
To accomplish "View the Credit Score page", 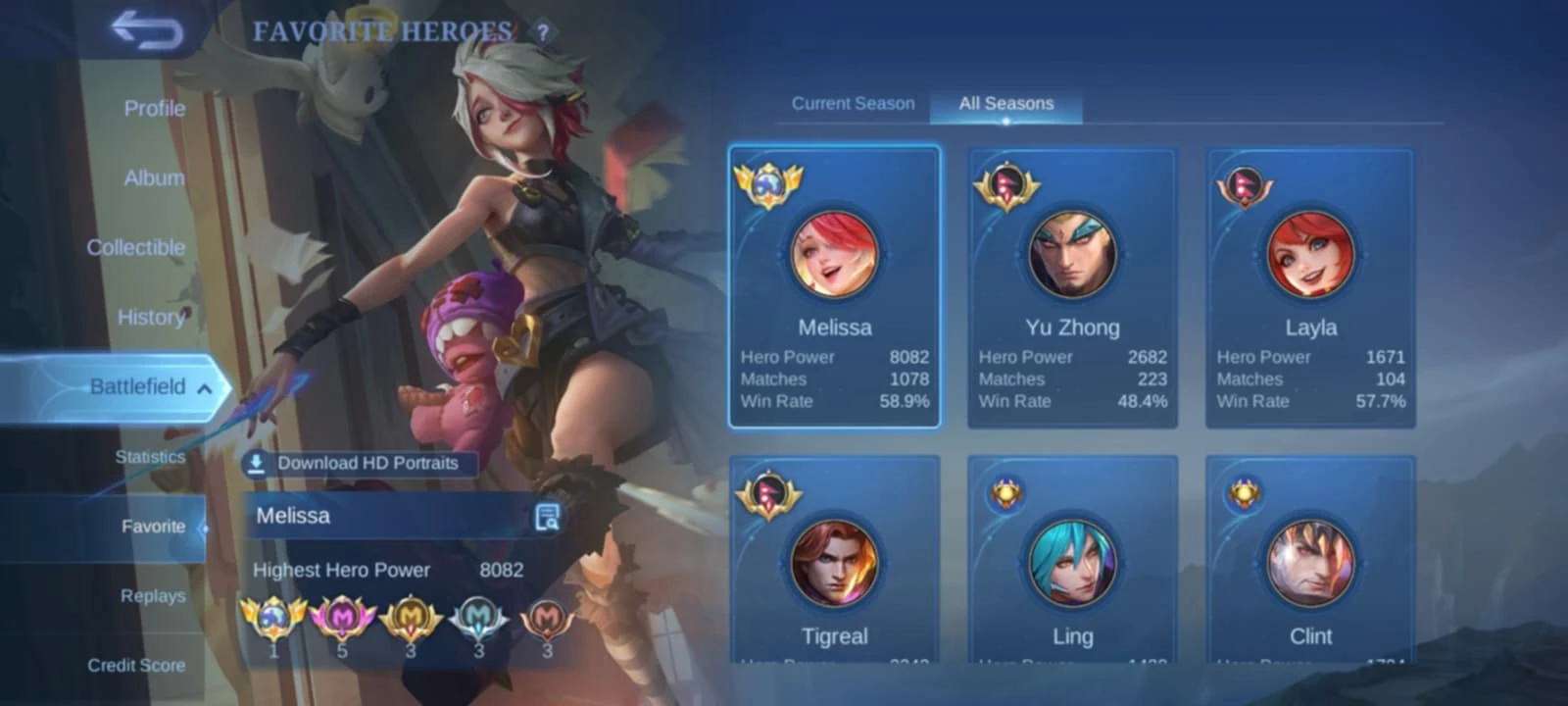I will (x=136, y=666).
